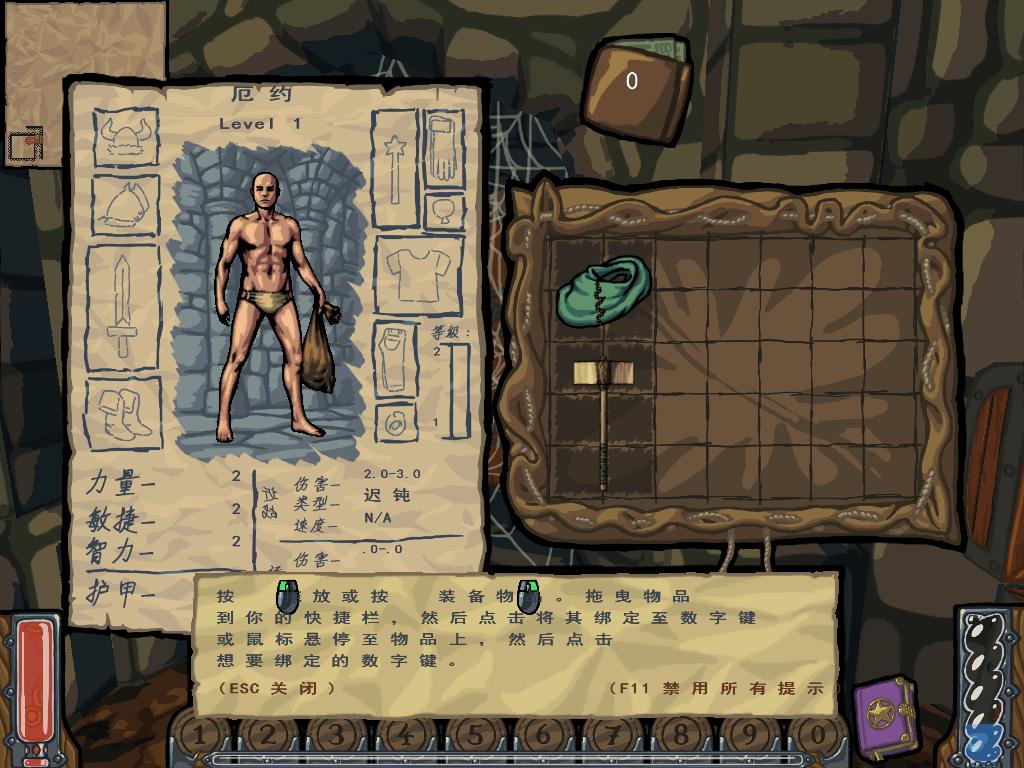
Task: Select hotbar slot number 1
Action: tap(199, 737)
